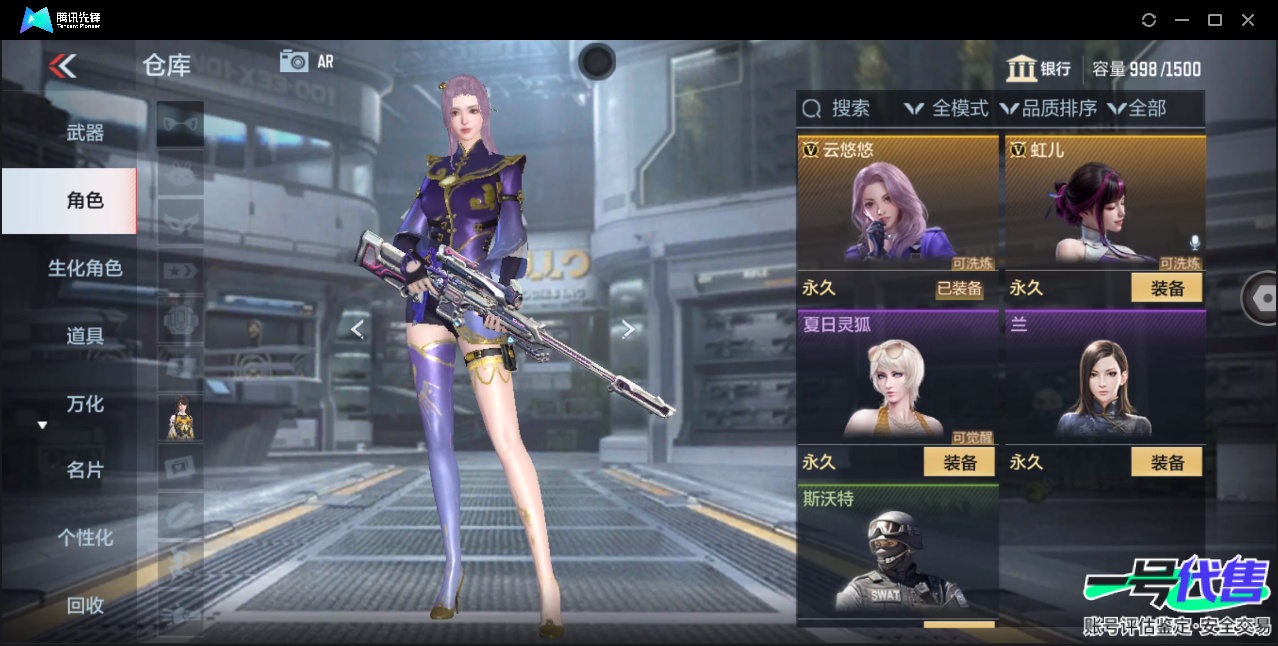This screenshot has height=646, width=1278.
Task: Switch to the 道具 tab
Action: [85, 336]
